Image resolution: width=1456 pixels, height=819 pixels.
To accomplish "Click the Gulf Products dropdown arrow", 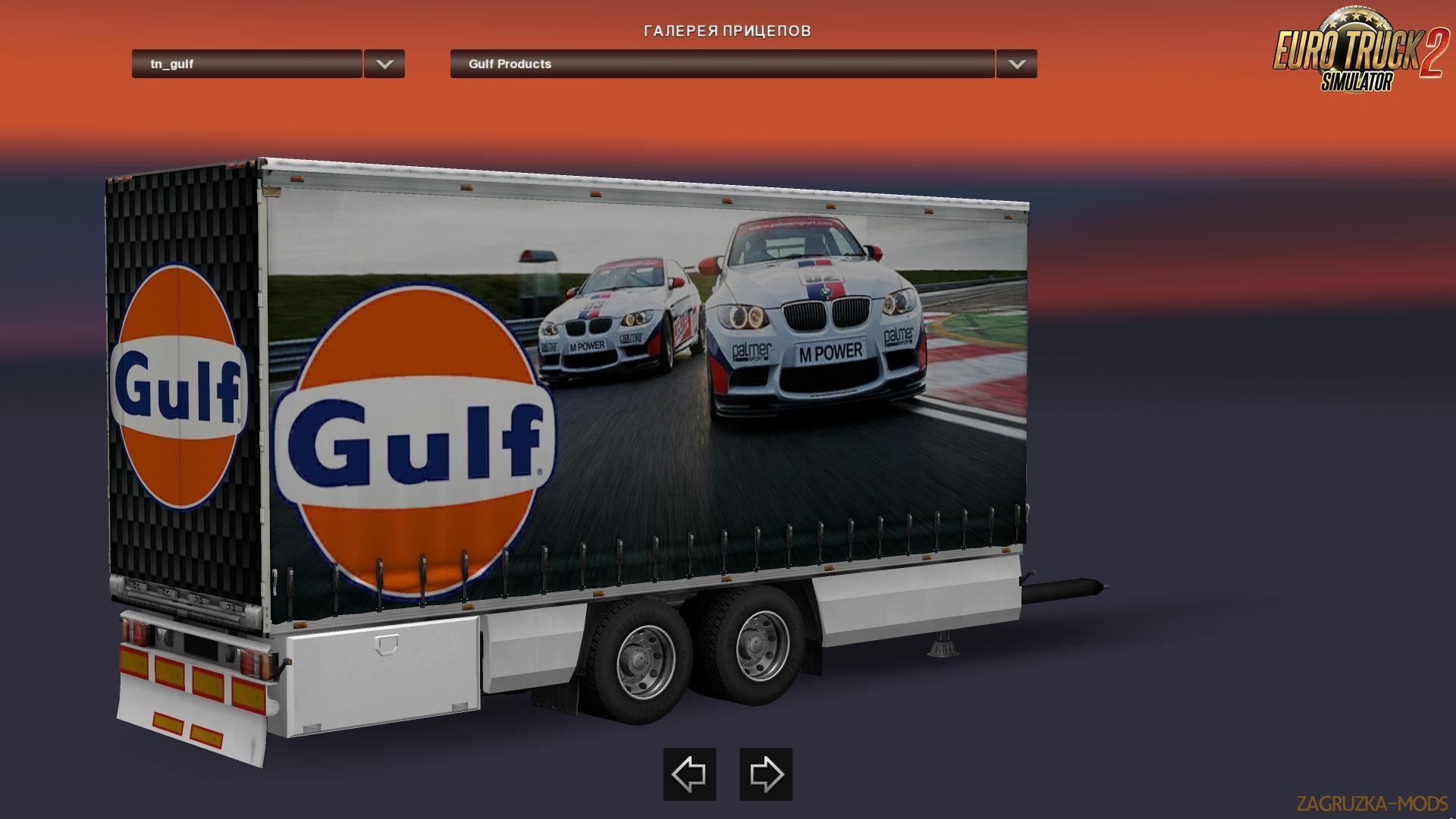I will click(1017, 64).
